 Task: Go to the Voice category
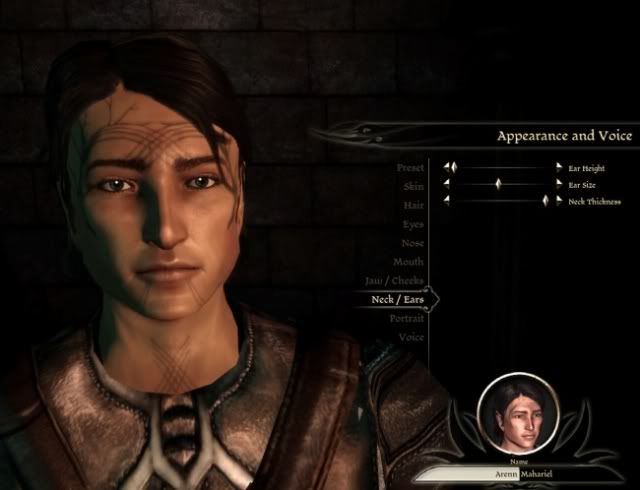tap(411, 337)
